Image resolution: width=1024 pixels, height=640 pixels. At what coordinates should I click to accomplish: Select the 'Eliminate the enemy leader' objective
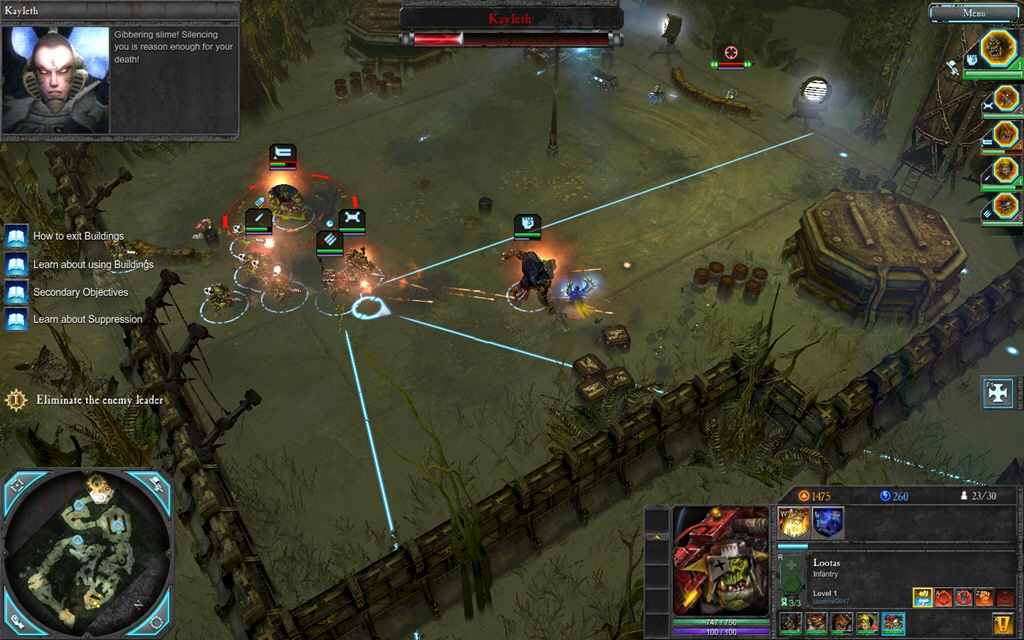pyautogui.click(x=99, y=400)
